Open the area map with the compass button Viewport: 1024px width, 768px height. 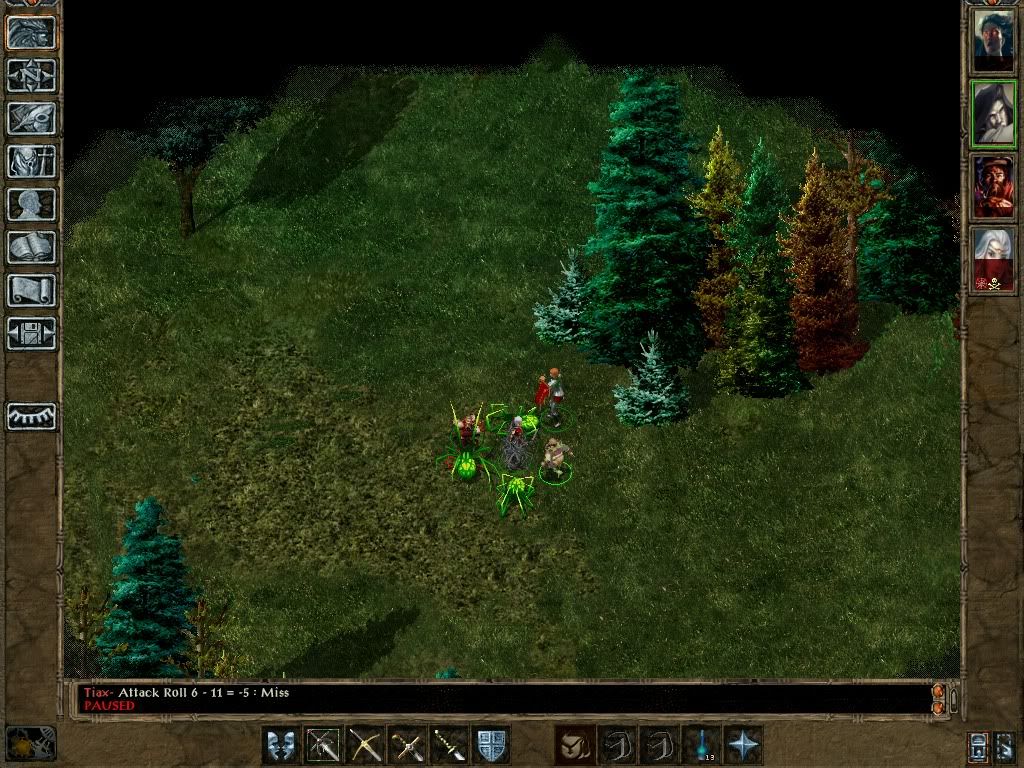(x=32, y=75)
